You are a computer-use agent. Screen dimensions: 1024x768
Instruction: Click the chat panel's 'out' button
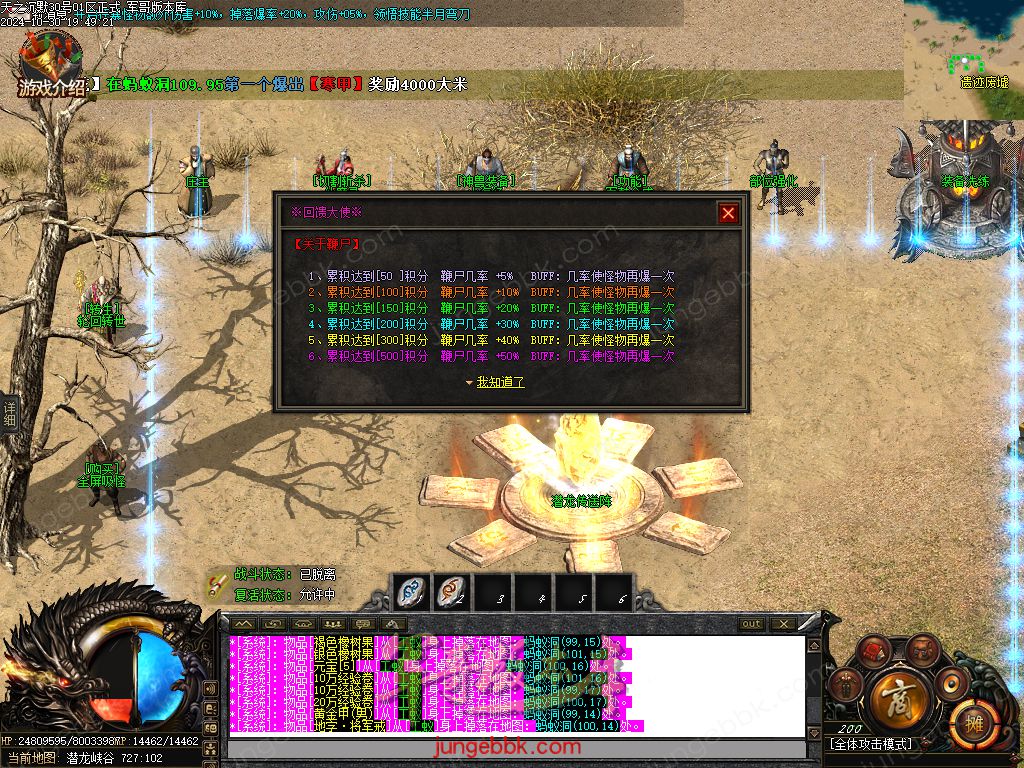751,624
